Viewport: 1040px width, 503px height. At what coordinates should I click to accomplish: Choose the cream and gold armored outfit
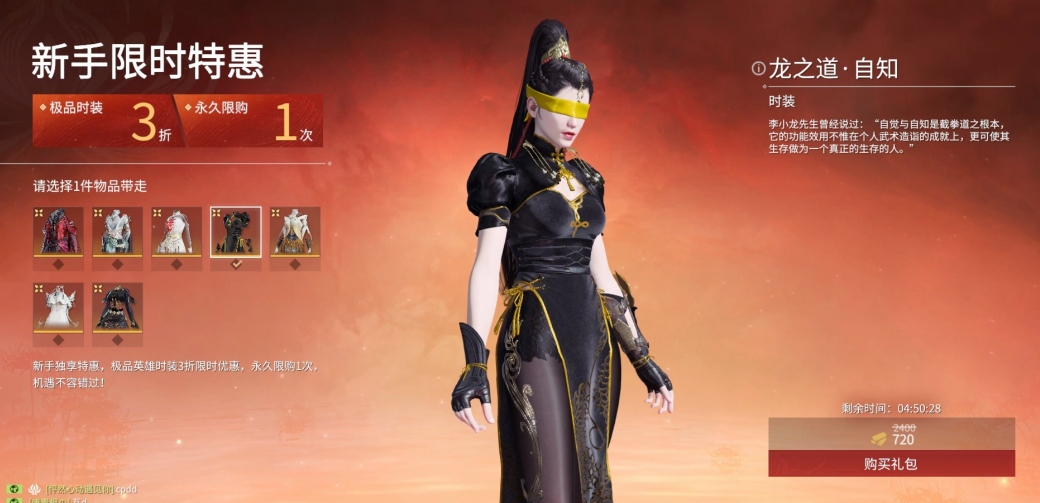[295, 232]
